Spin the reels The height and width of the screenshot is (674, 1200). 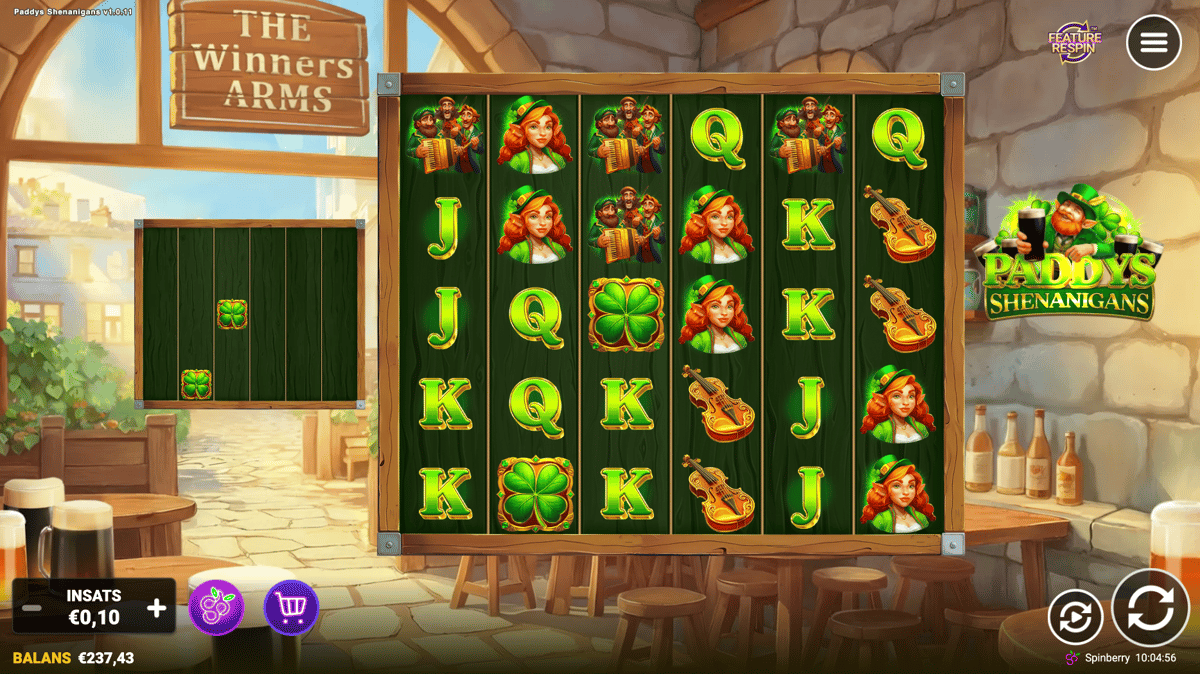pos(1150,608)
